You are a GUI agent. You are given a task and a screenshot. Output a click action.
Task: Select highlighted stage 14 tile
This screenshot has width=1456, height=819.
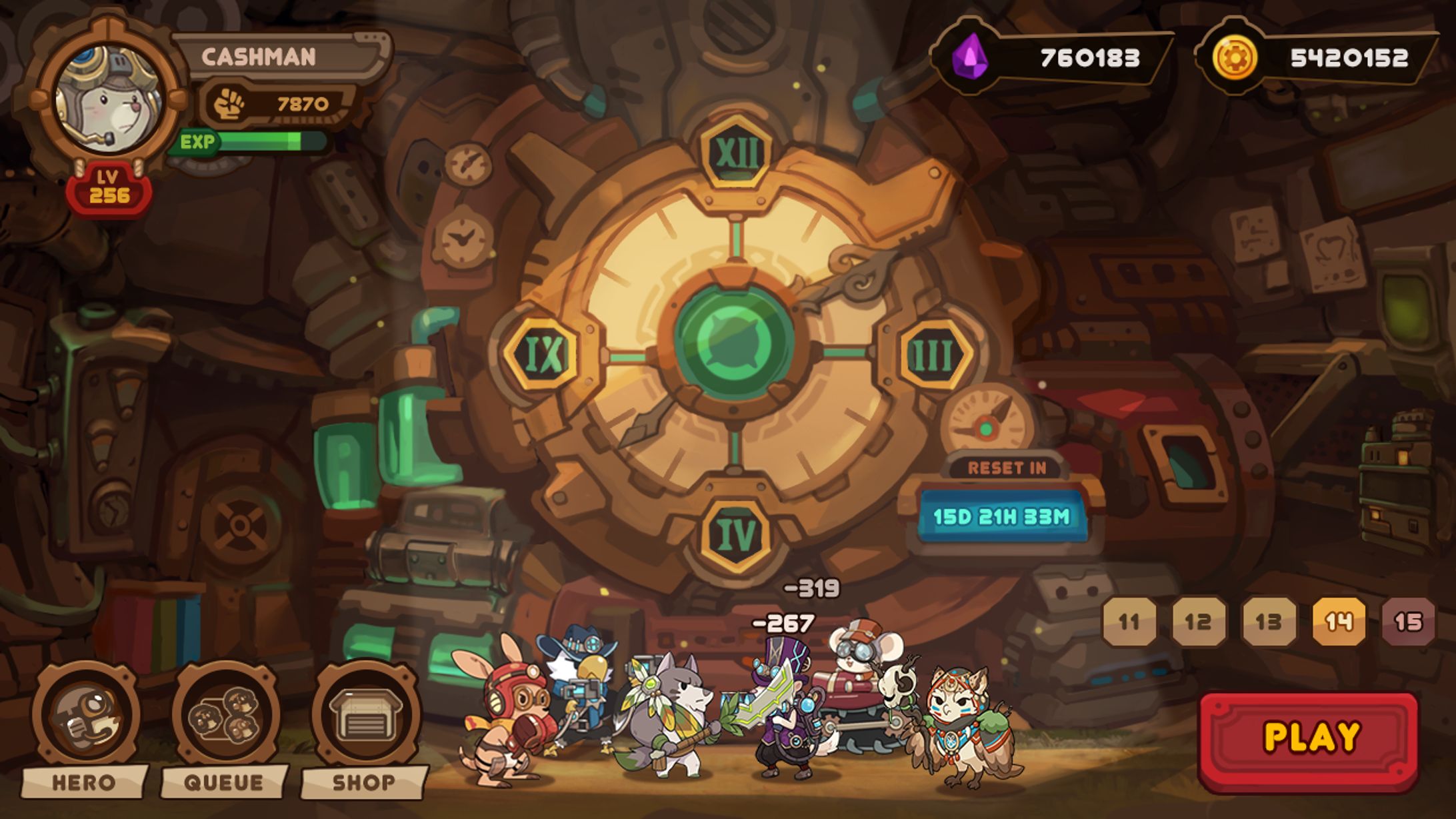(x=1339, y=622)
